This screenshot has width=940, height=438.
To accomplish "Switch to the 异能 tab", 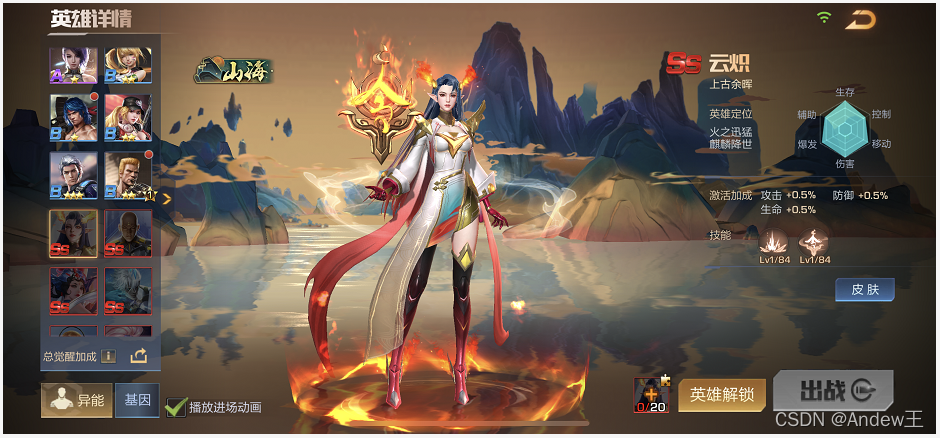I will pyautogui.click(x=76, y=400).
